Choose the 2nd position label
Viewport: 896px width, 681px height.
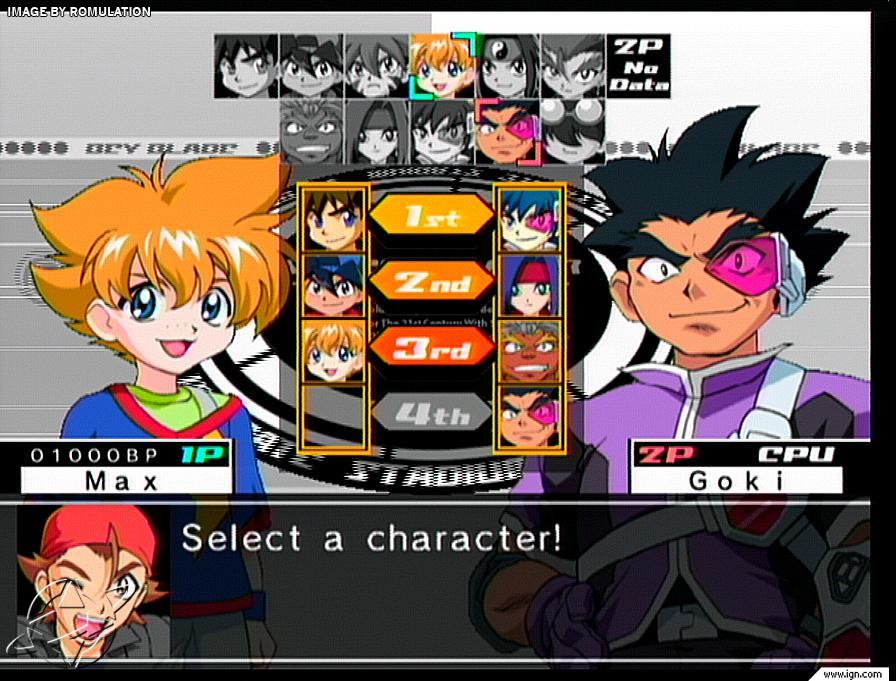(431, 282)
